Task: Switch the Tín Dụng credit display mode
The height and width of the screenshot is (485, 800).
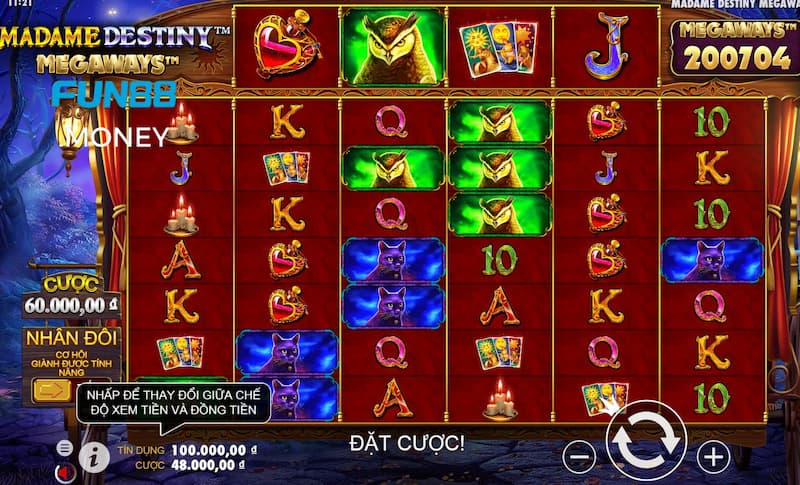Action: point(190,450)
